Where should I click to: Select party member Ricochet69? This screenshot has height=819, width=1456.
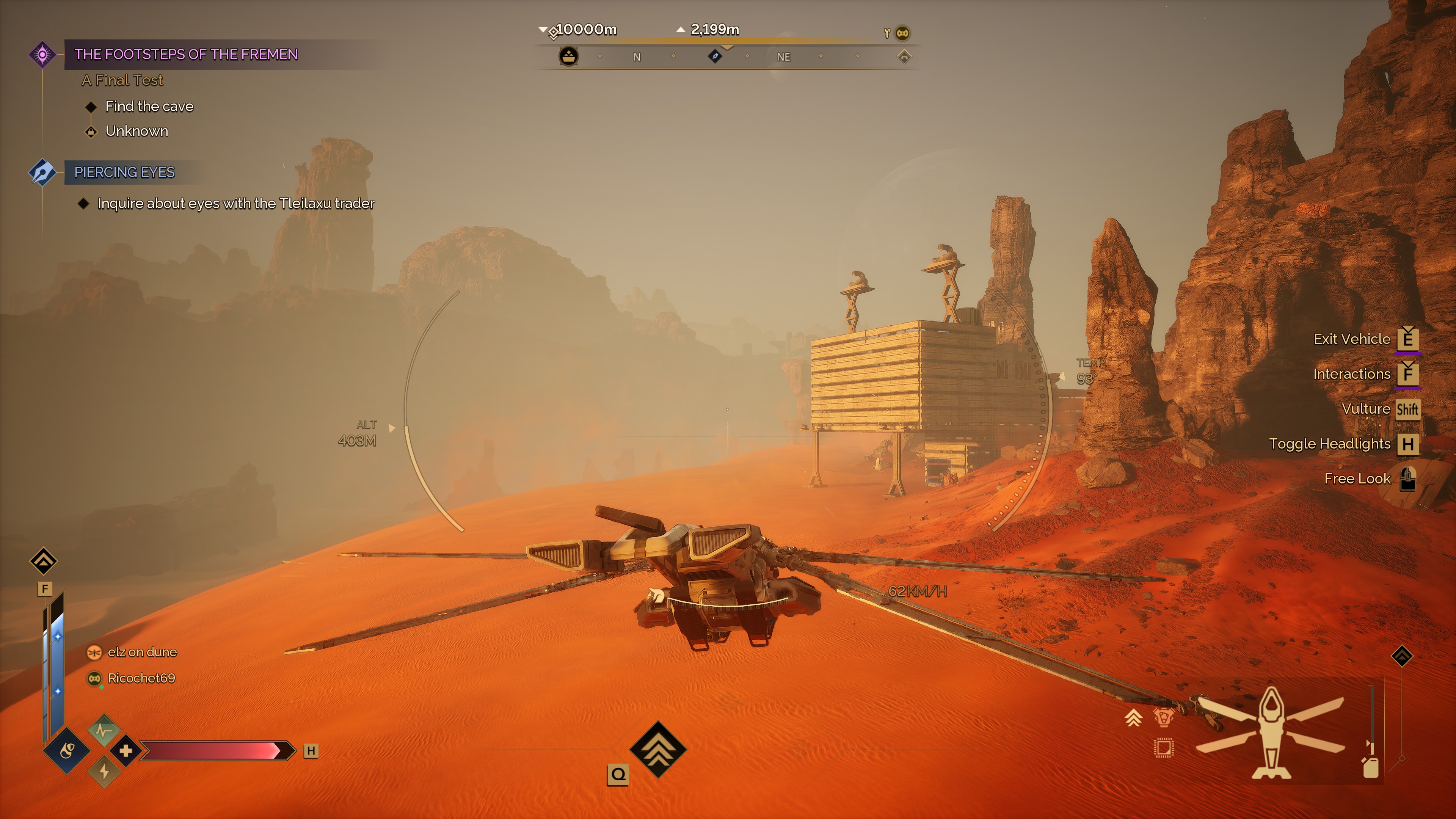click(141, 678)
